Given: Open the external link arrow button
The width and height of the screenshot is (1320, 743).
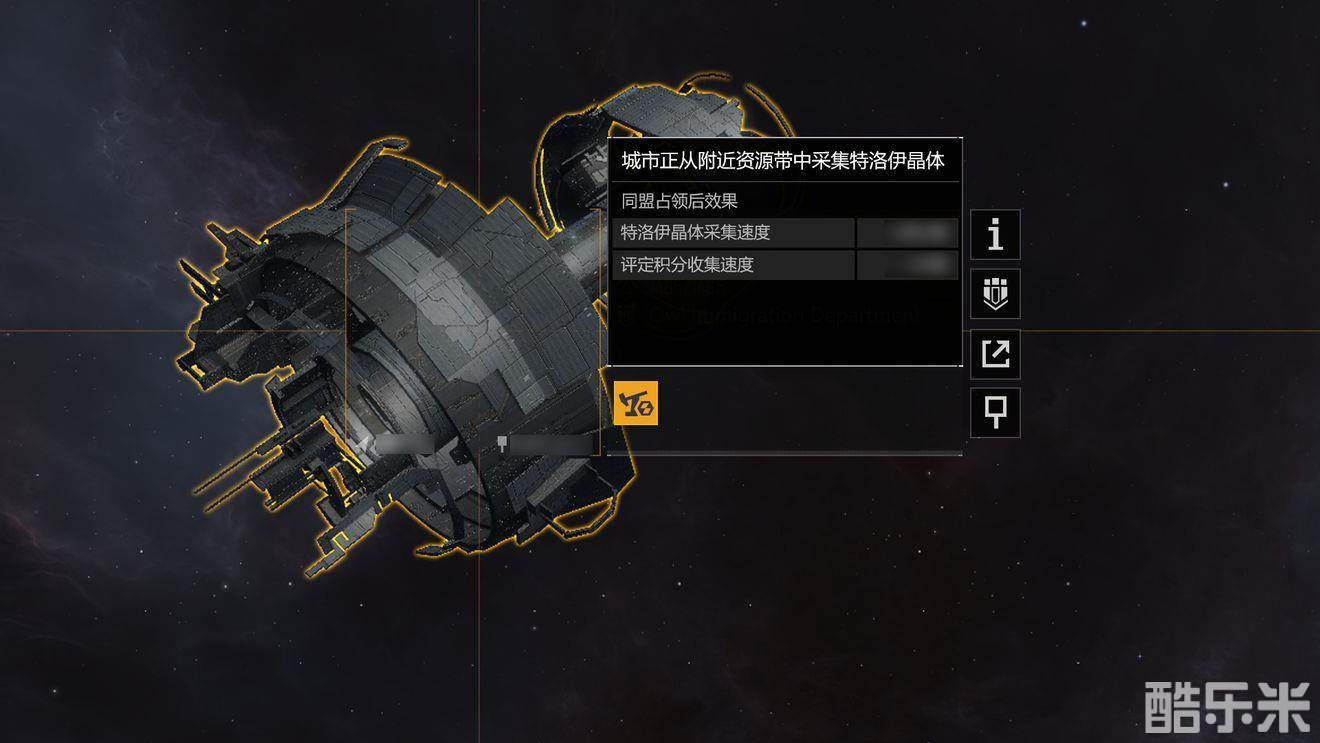Looking at the screenshot, I should (x=995, y=354).
